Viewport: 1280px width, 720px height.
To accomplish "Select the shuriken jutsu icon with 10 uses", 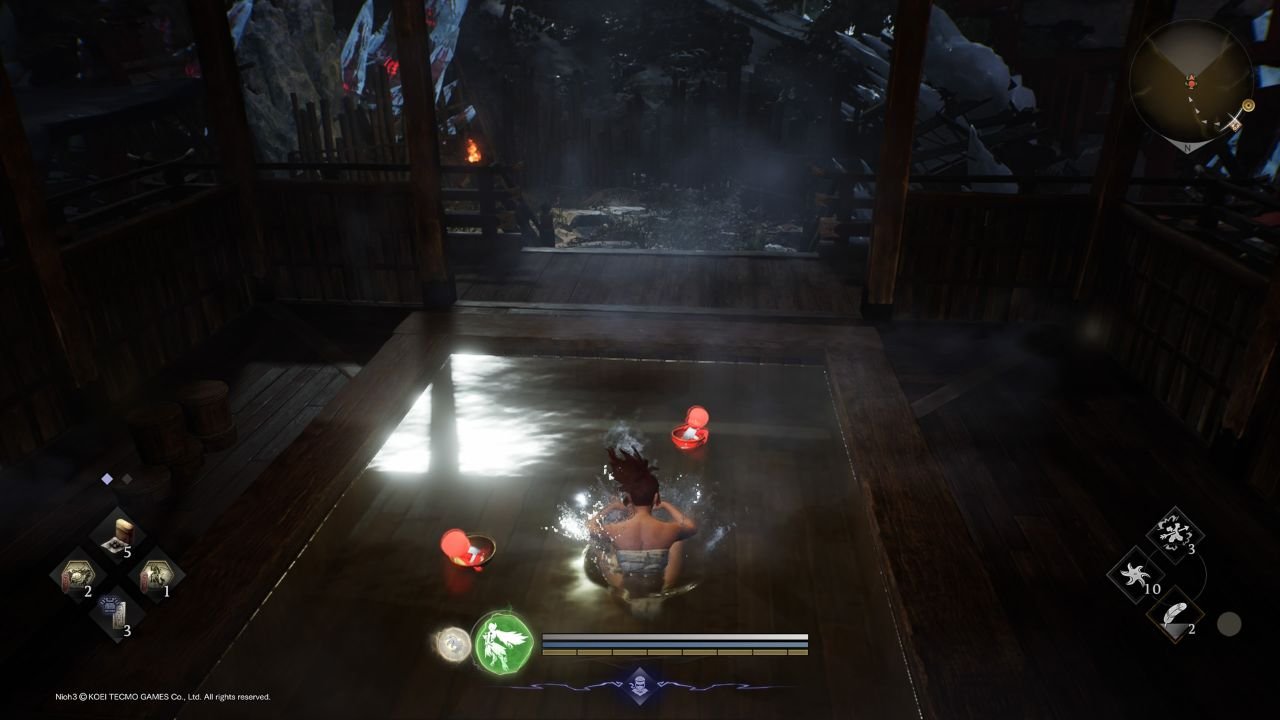I will click(1135, 573).
